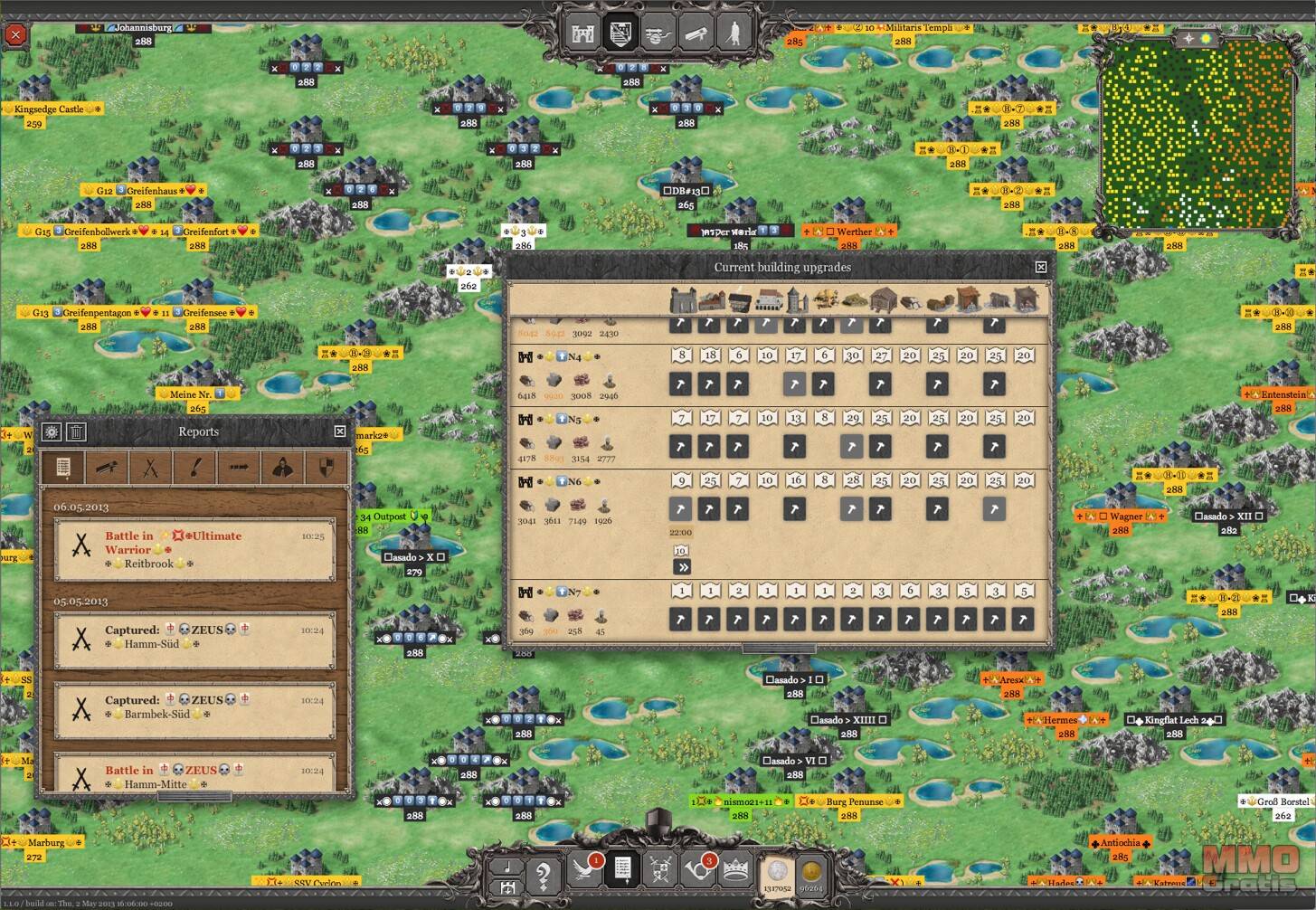The width and height of the screenshot is (1316, 910).
Task: Open the Reports settings gear
Action: 52,432
